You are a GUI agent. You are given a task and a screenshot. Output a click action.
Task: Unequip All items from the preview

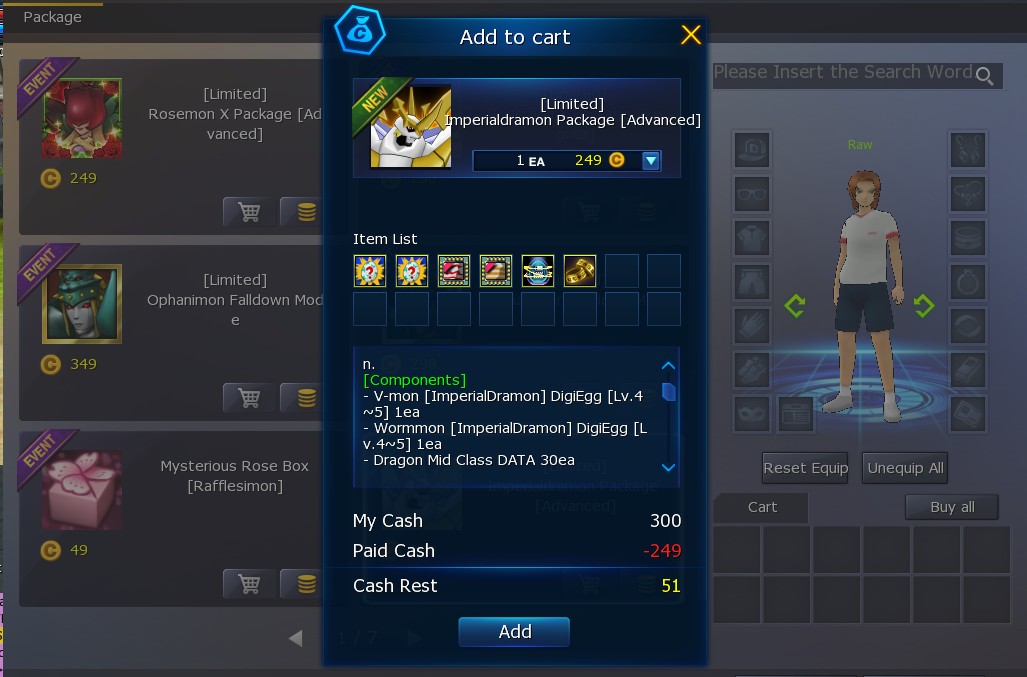905,467
